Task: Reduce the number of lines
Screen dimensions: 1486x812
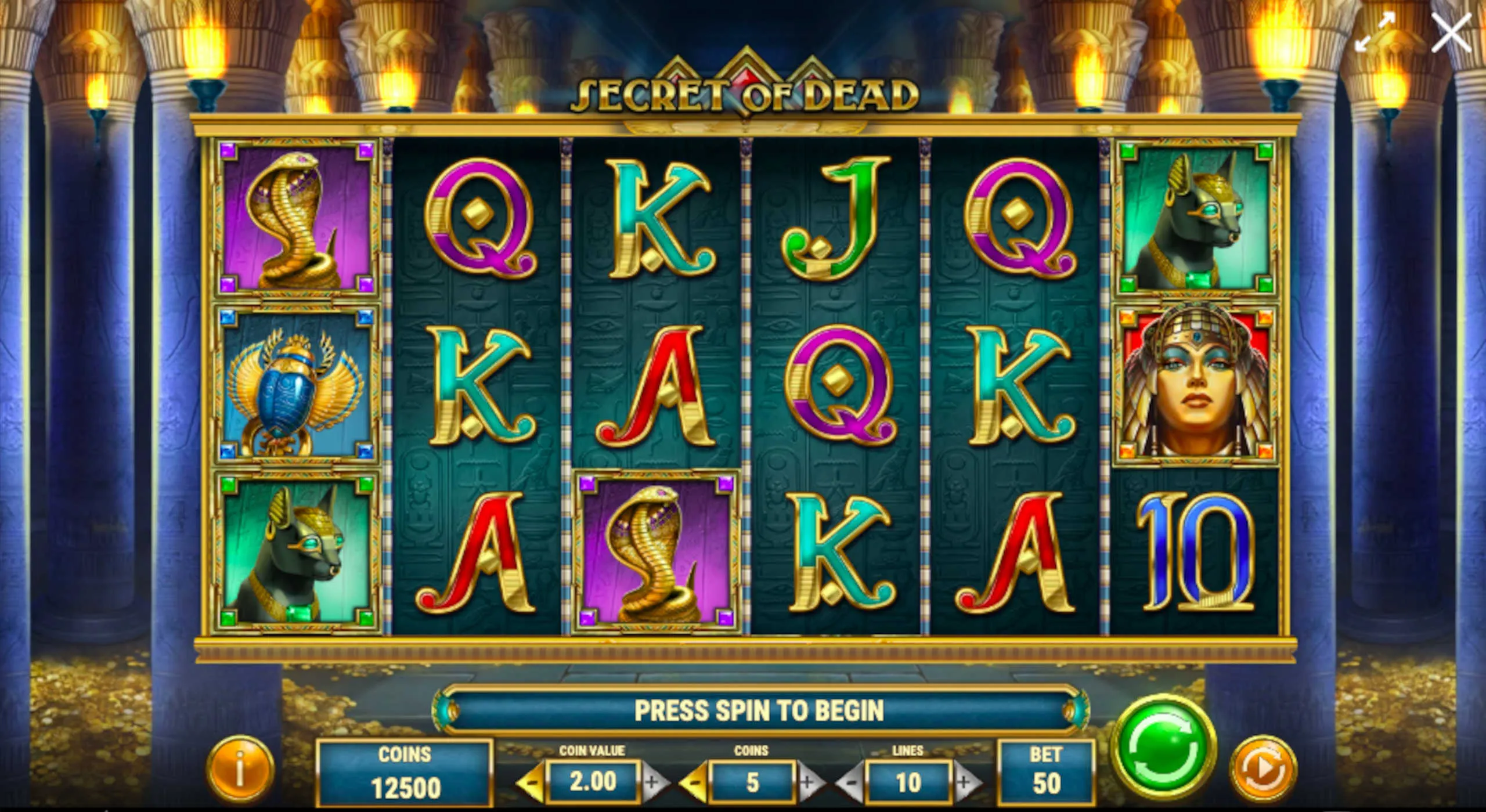Action: point(850,782)
